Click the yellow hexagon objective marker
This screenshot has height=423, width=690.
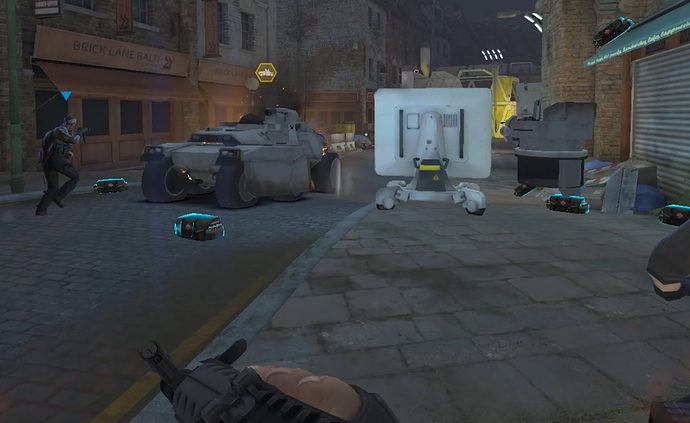click(x=266, y=72)
